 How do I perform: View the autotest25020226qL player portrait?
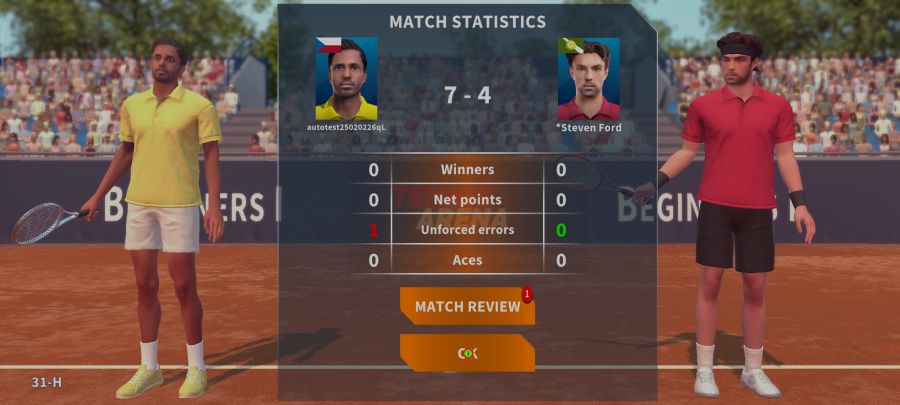coord(346,79)
